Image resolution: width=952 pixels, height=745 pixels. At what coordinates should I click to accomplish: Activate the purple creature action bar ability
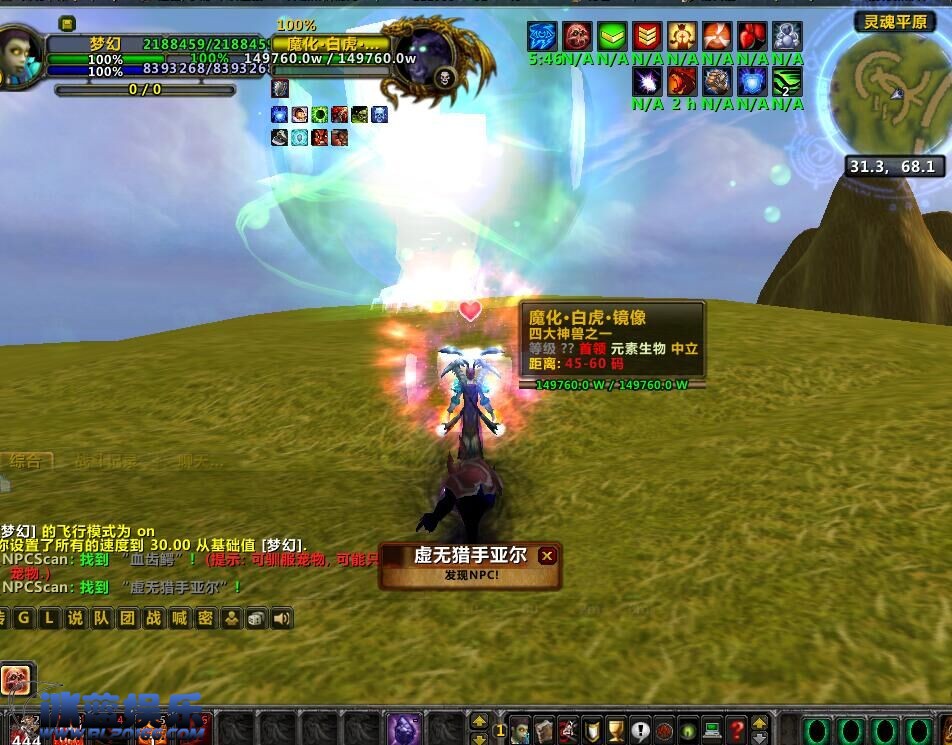point(405,728)
